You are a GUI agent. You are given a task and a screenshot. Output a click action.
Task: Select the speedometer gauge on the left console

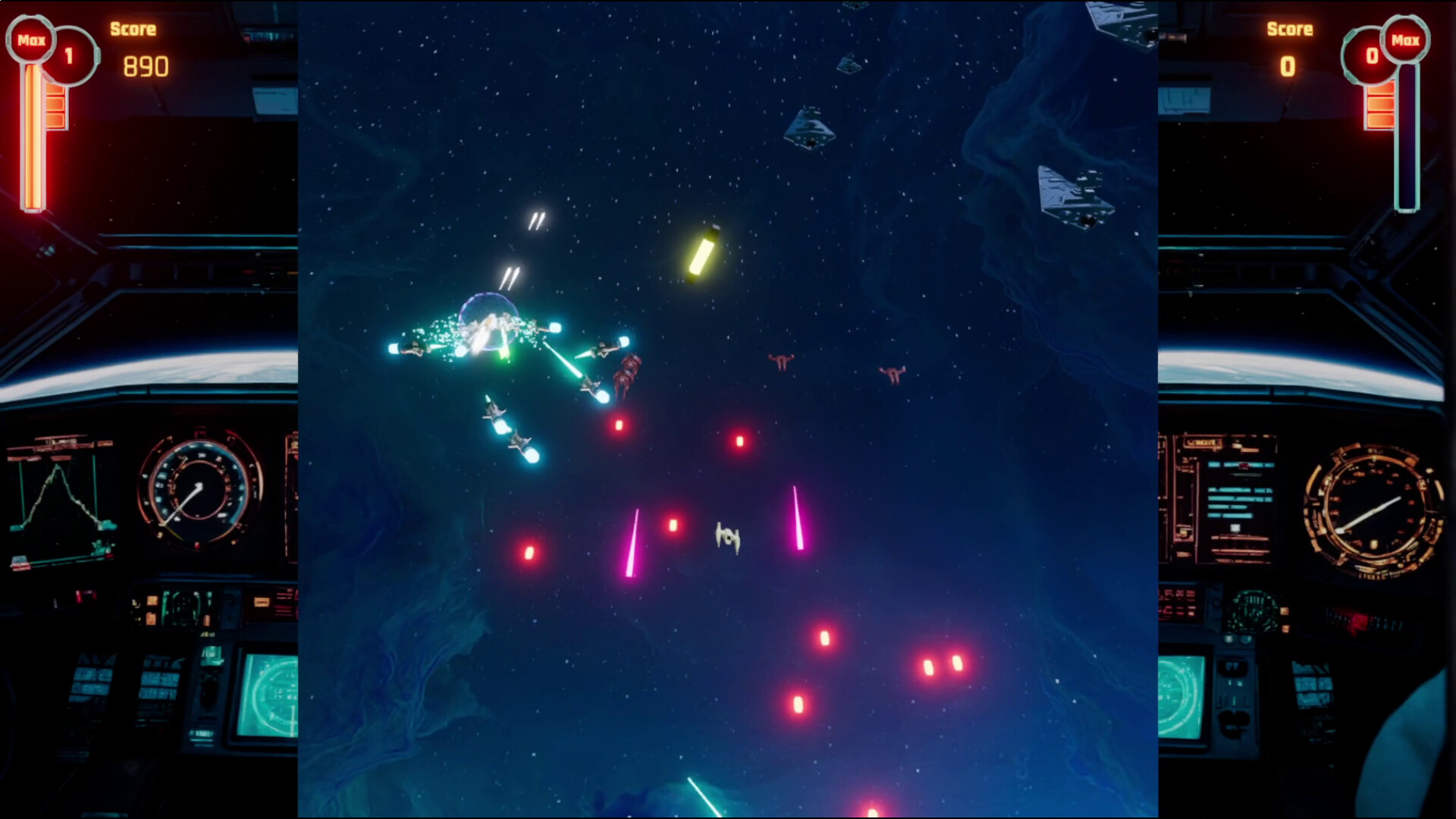(197, 486)
